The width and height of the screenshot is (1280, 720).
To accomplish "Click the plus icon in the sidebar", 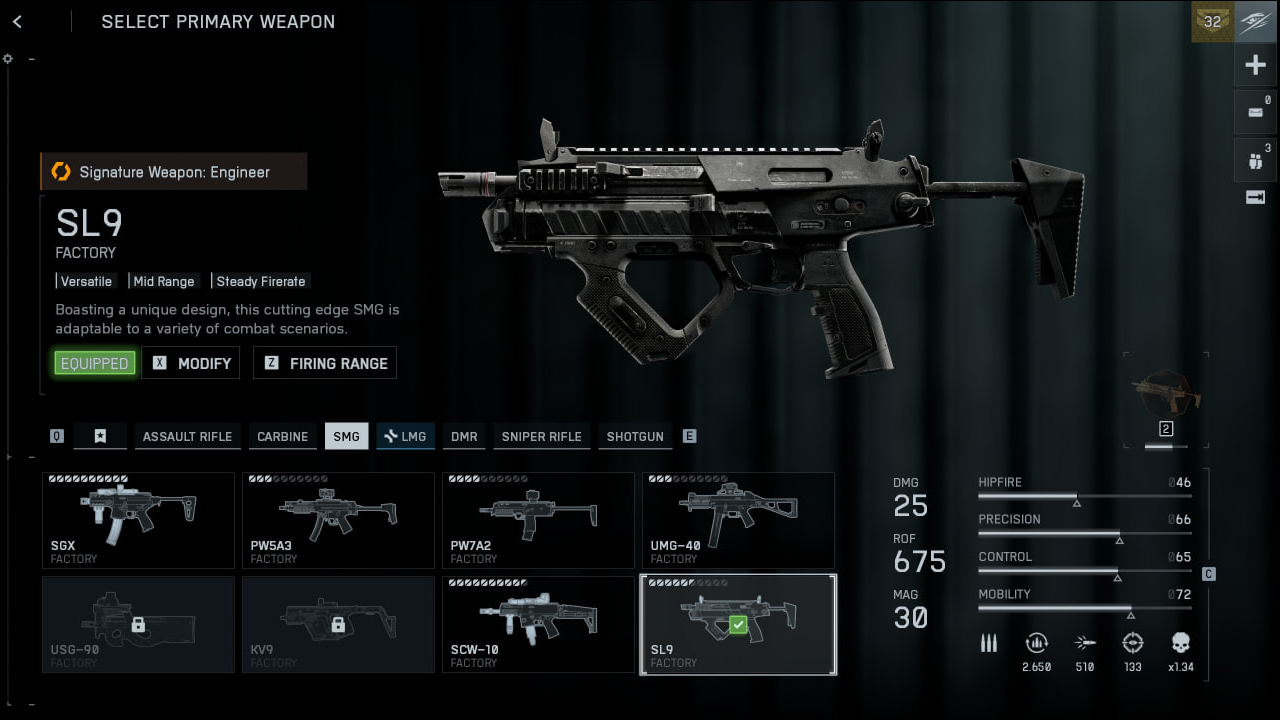I will tap(1255, 66).
